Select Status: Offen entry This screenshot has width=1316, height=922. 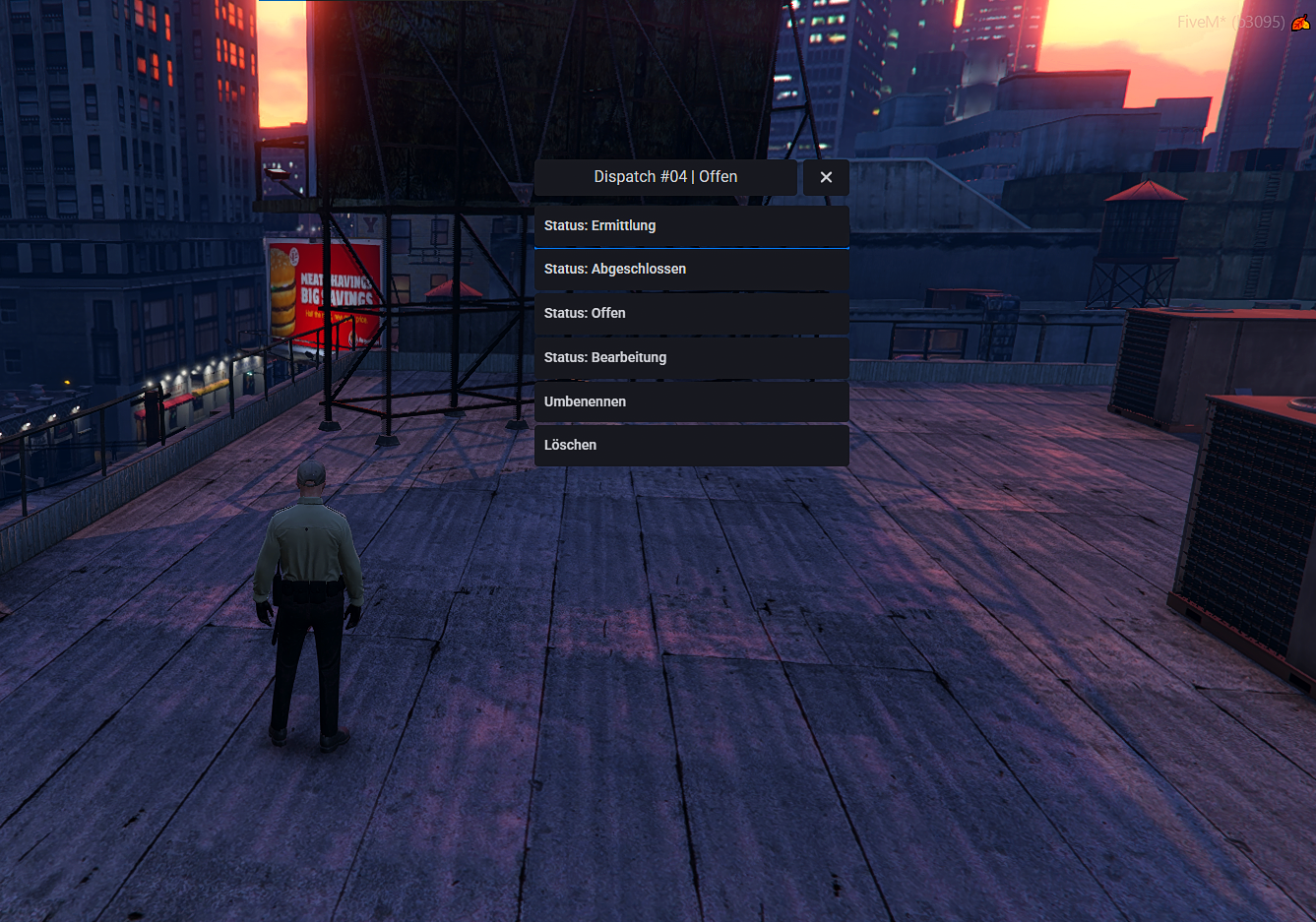pyautogui.click(x=691, y=313)
